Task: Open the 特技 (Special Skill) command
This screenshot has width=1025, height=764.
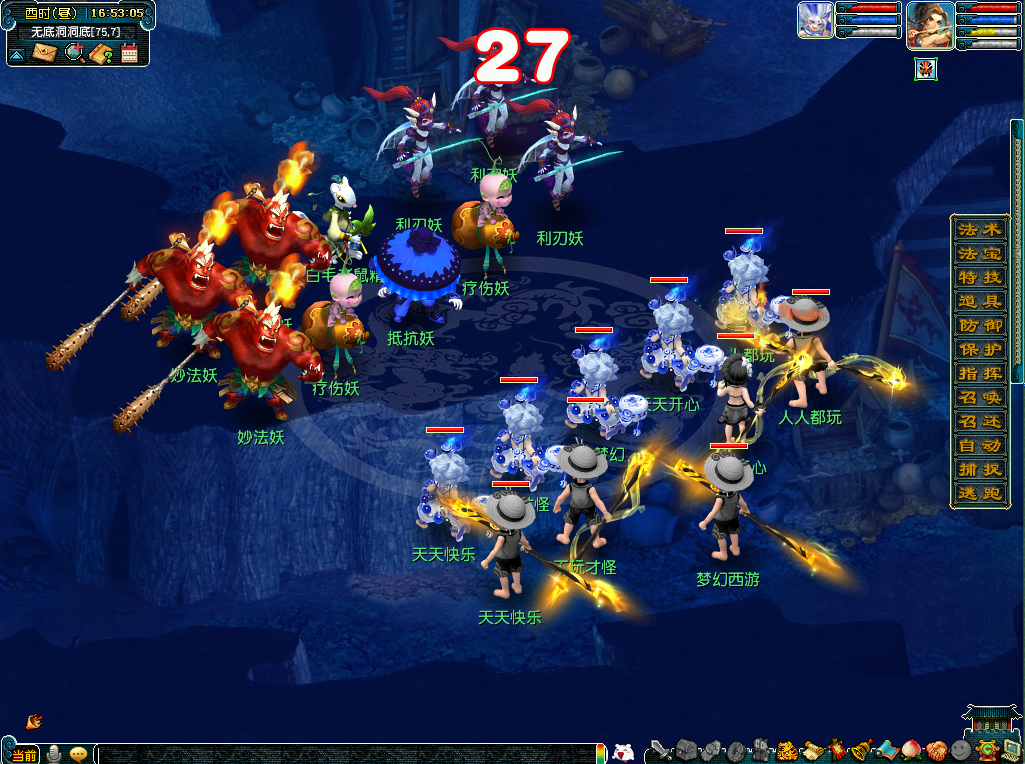Action: click(979, 277)
